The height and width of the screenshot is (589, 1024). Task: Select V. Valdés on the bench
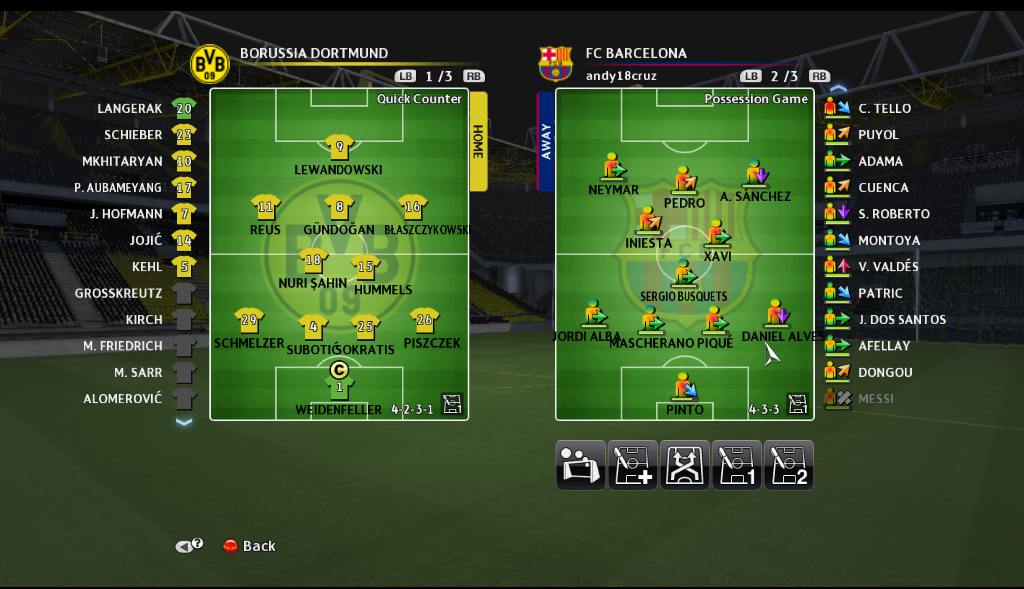888,267
